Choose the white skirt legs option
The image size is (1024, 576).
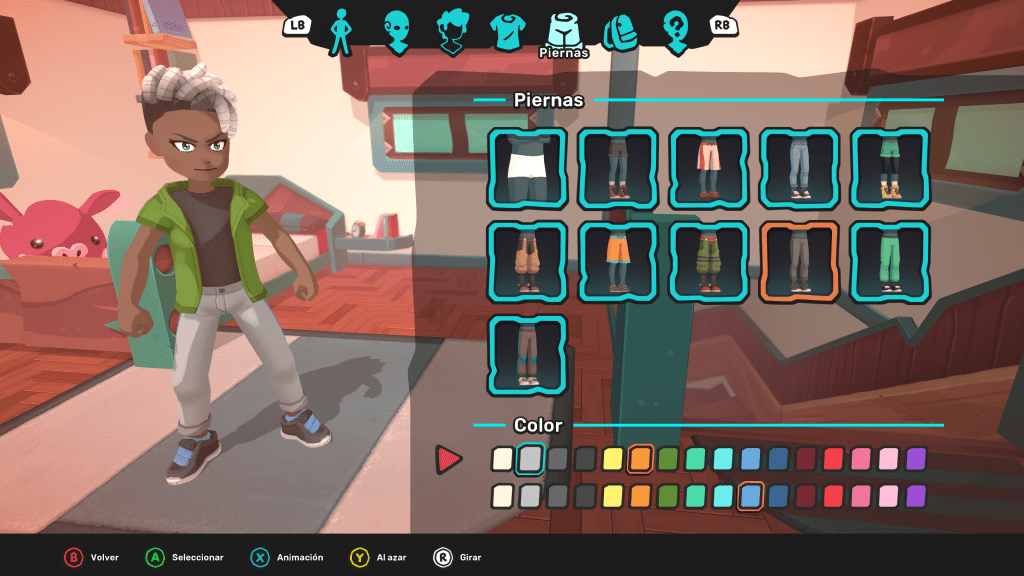[527, 168]
